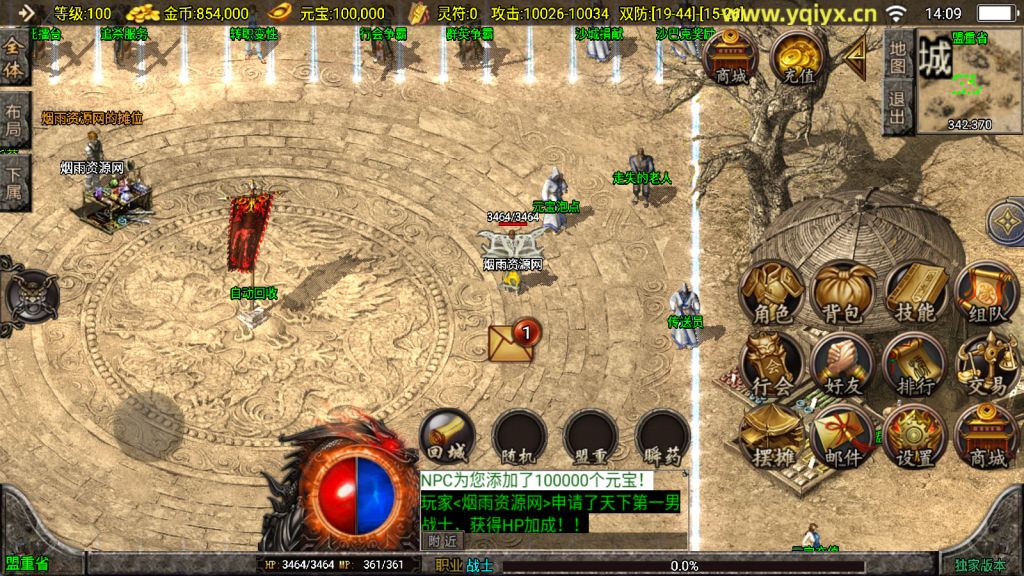Start a 摆摊 vendor stall
The height and width of the screenshot is (576, 1024).
pos(772,438)
